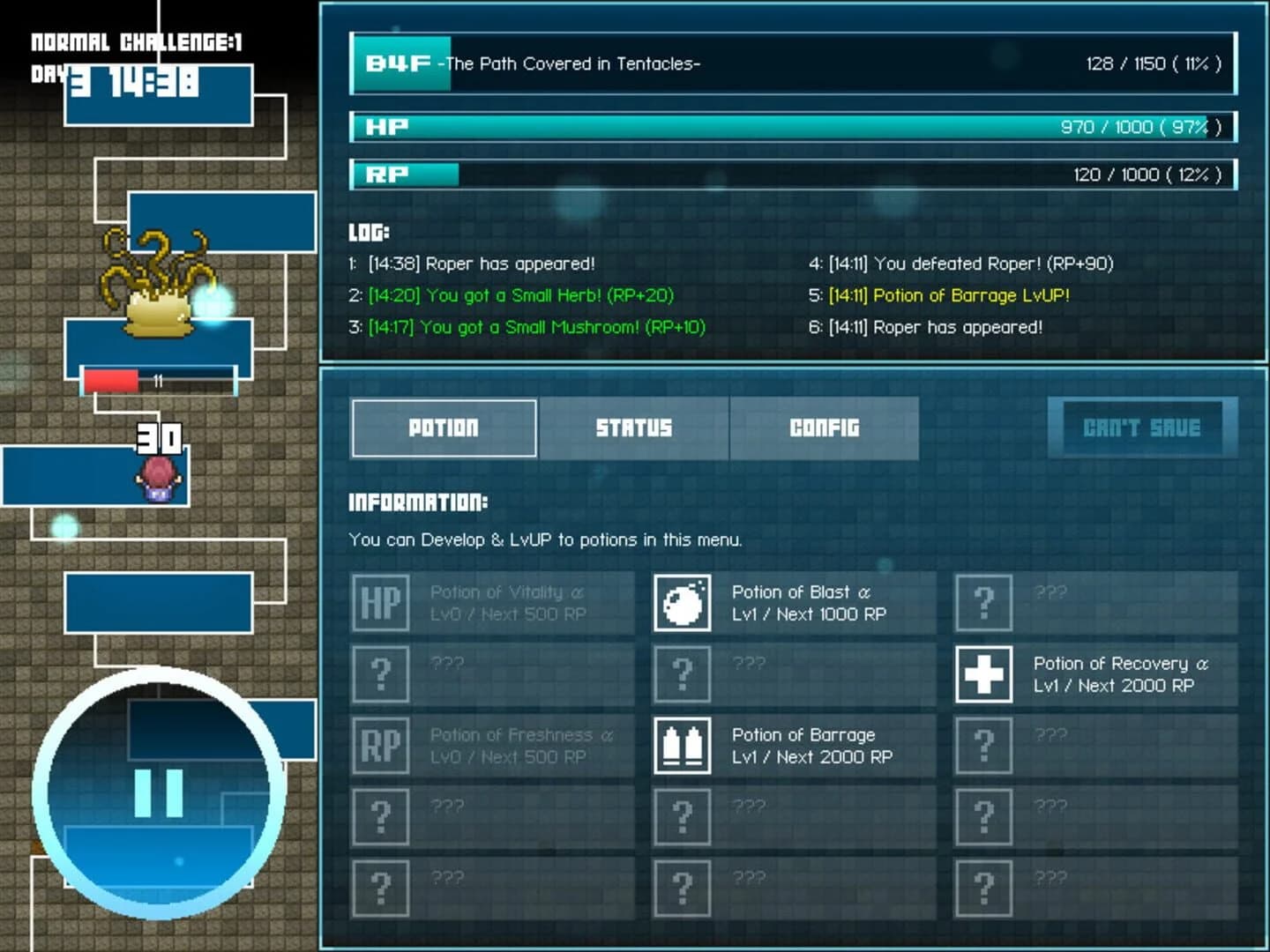Screen dimensions: 1270x952
Task: Click the question mark slot under Potion of Vitality
Action: [380, 674]
